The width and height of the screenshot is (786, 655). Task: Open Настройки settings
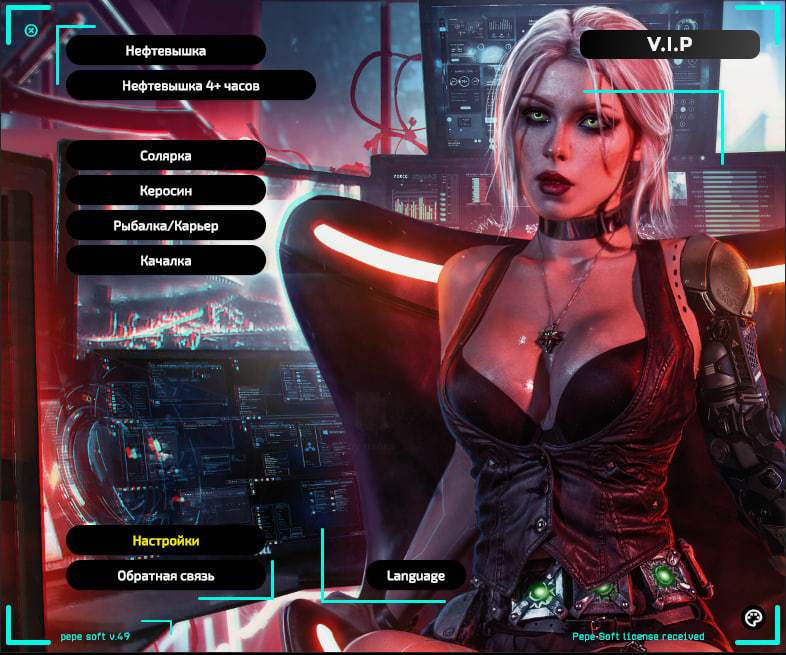[x=166, y=540]
